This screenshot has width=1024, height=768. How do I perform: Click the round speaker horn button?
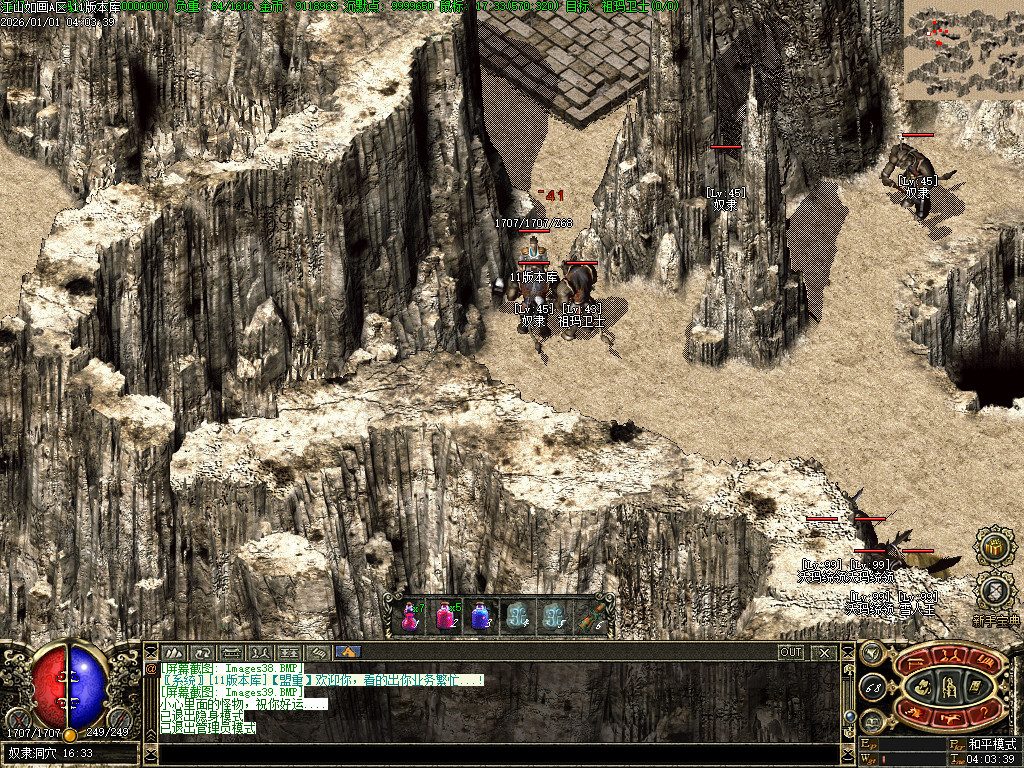pos(871,653)
